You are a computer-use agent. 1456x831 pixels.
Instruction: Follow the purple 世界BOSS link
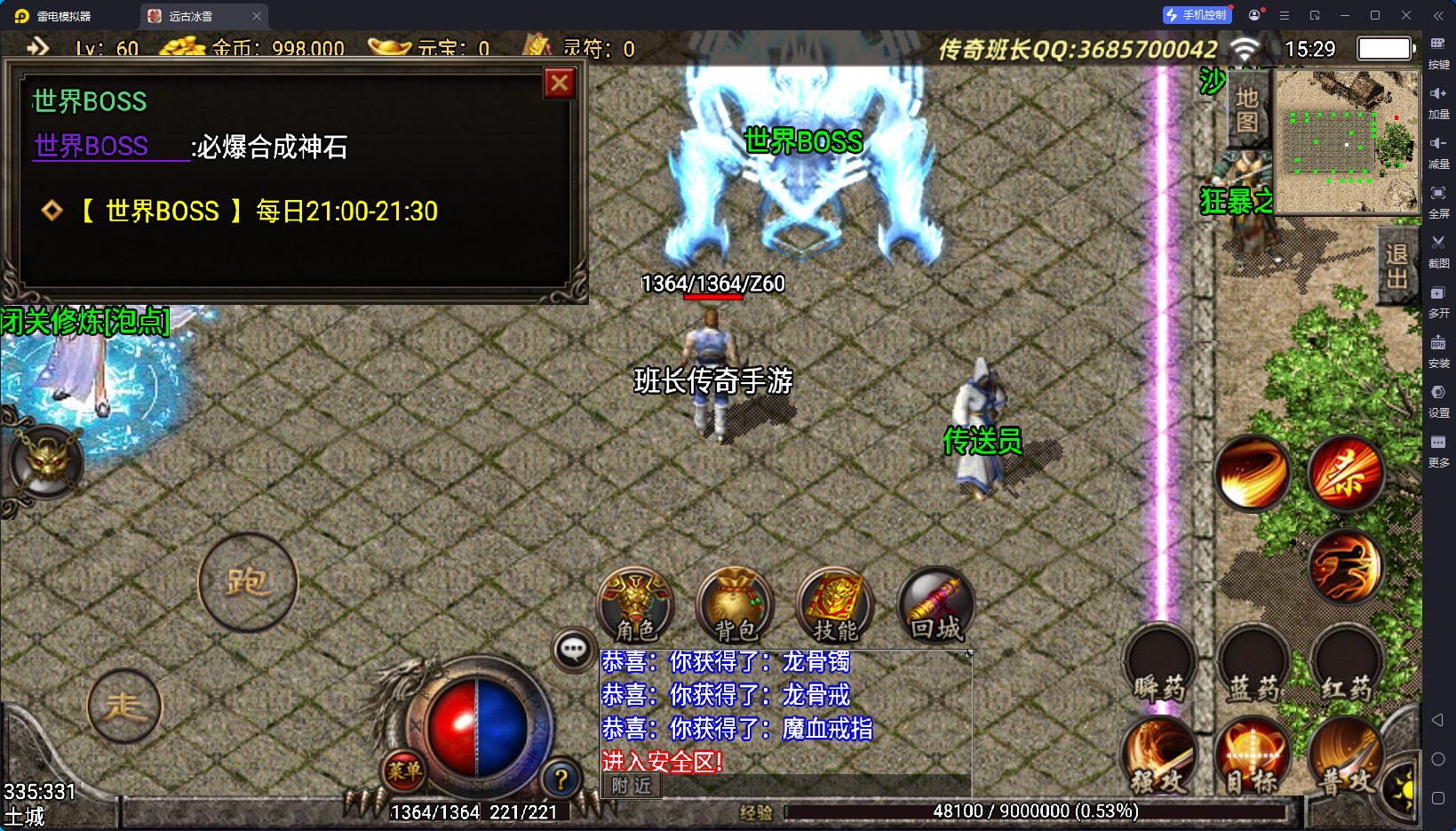[x=91, y=146]
